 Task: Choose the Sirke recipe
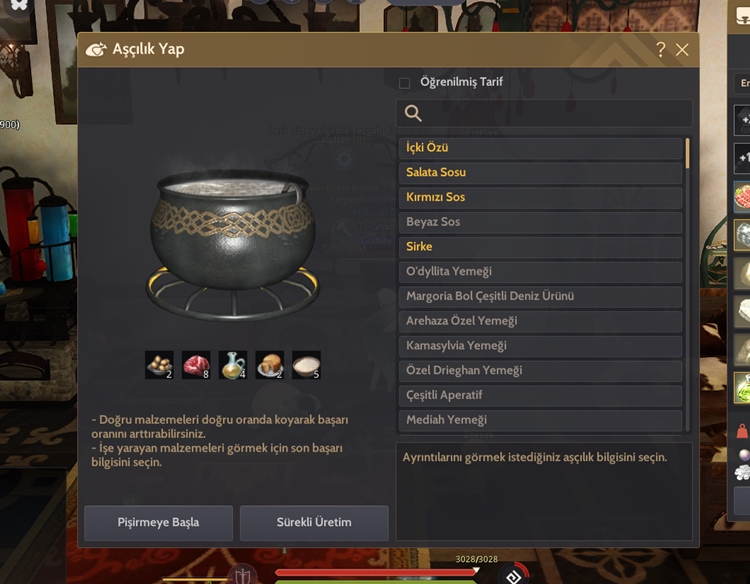[x=540, y=246]
